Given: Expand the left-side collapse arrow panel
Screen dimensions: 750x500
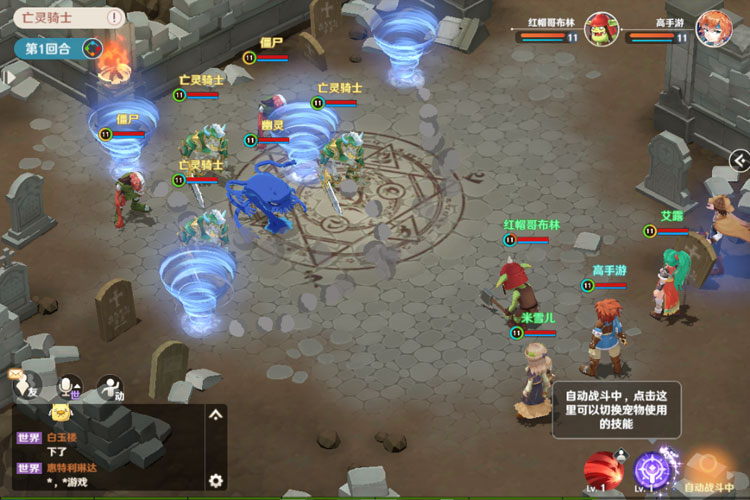Looking at the screenshot, I should click(x=8, y=77).
